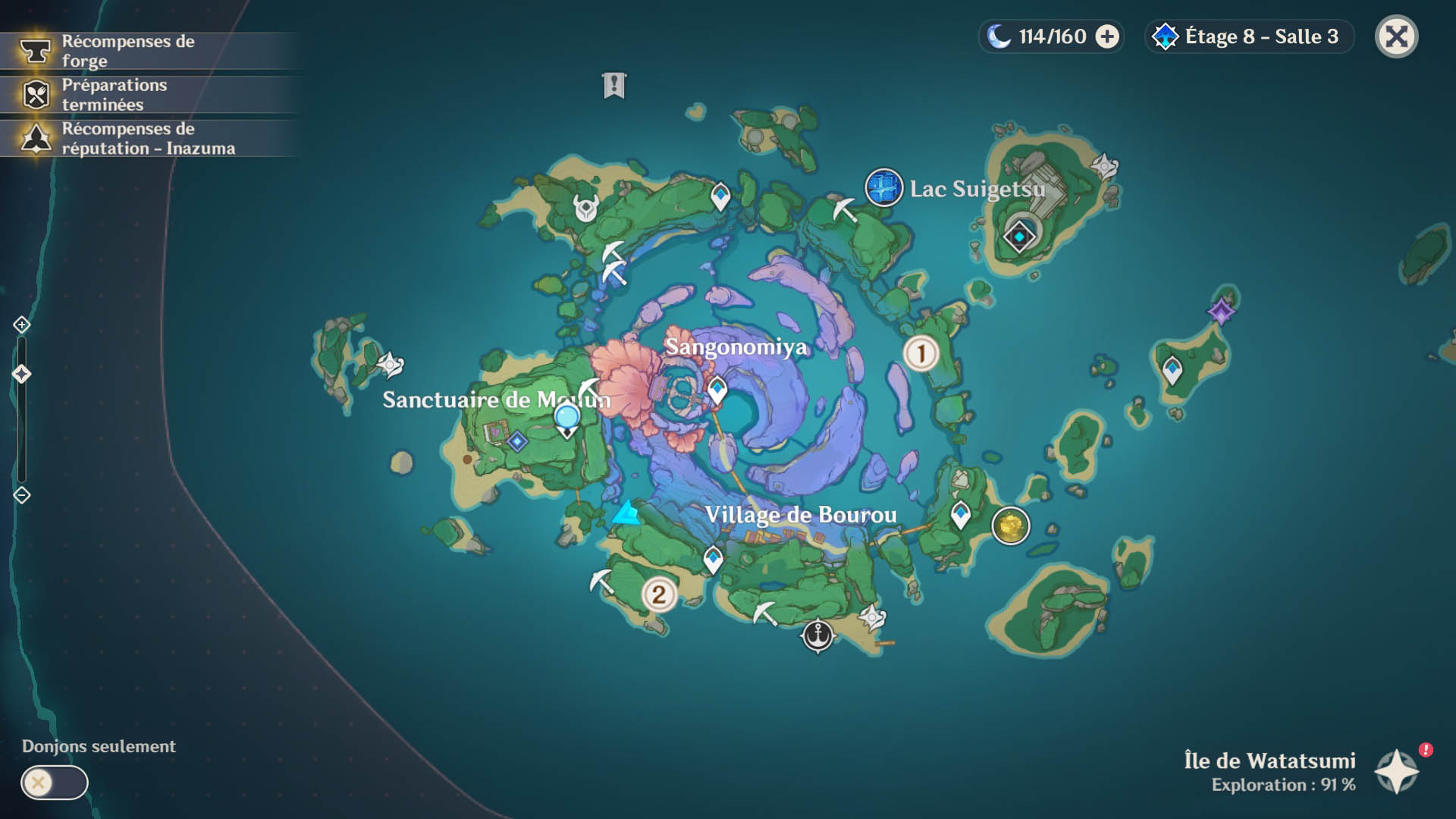1456x819 pixels.
Task: Add resin with the plus button
Action: 1107,36
